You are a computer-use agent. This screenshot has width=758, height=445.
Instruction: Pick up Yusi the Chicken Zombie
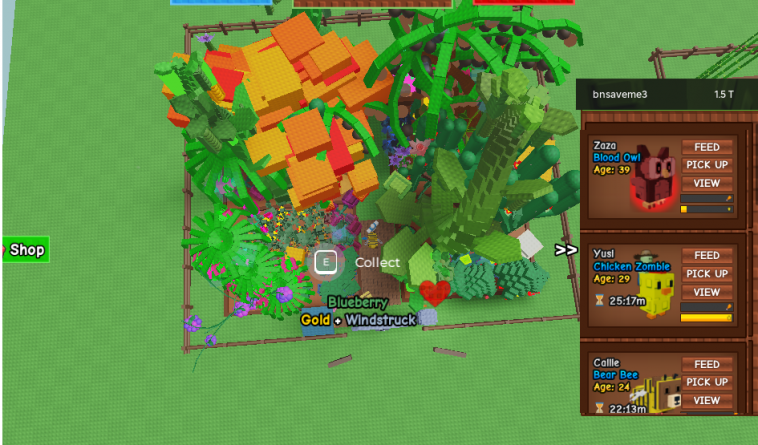point(706,274)
